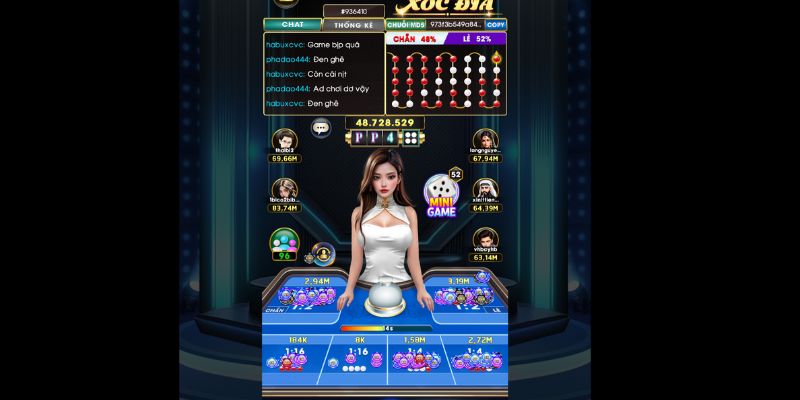Open the jackpot panel showing 48.728.529
Image resolution: width=800 pixels, height=400 pixels.
point(385,130)
